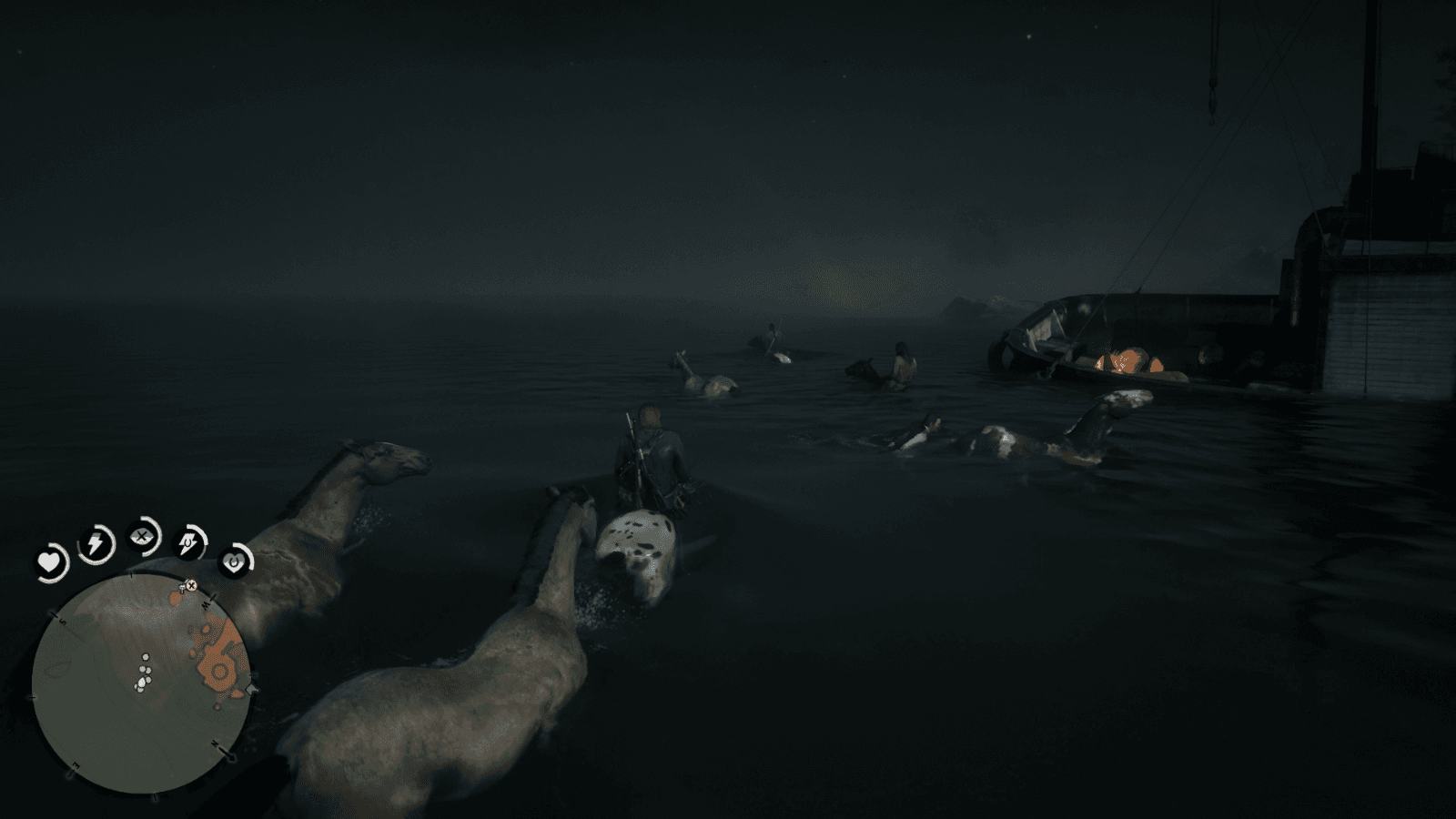Open the S compass marker on minimap
The image size is (1456, 819).
pos(62,620)
